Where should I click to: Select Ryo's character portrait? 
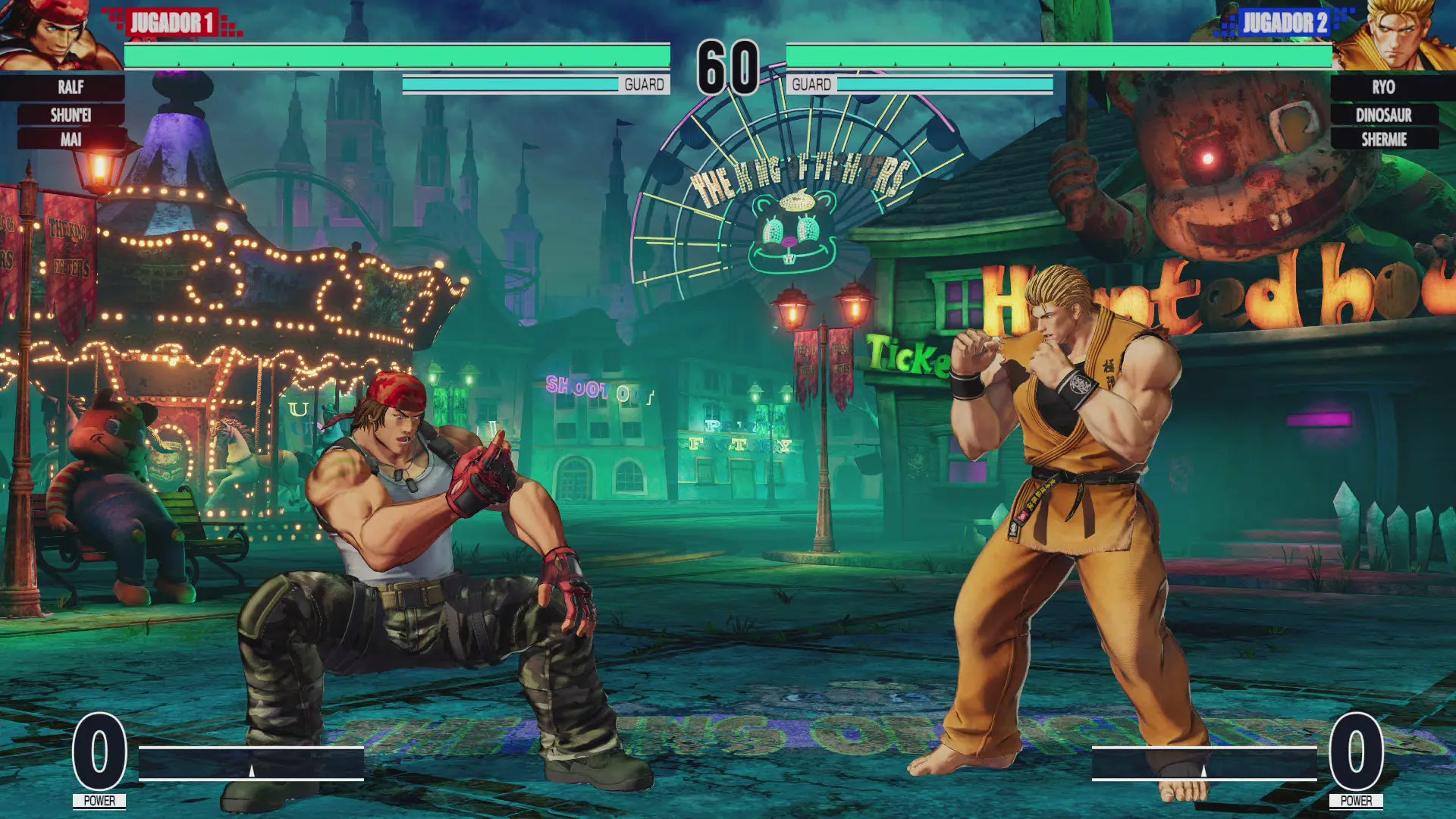(1397, 36)
